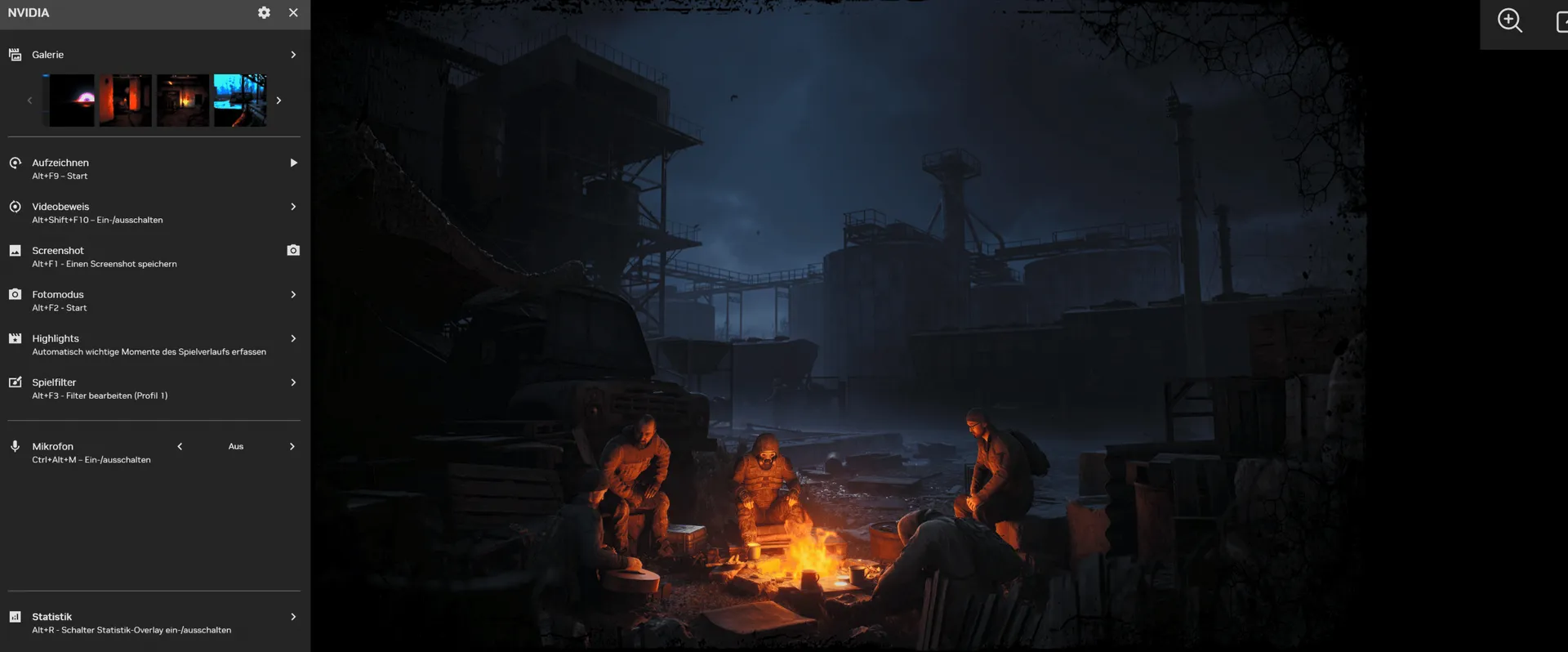The image size is (1568, 652).
Task: Switch Mikrofon setting to next option
Action: click(292, 447)
